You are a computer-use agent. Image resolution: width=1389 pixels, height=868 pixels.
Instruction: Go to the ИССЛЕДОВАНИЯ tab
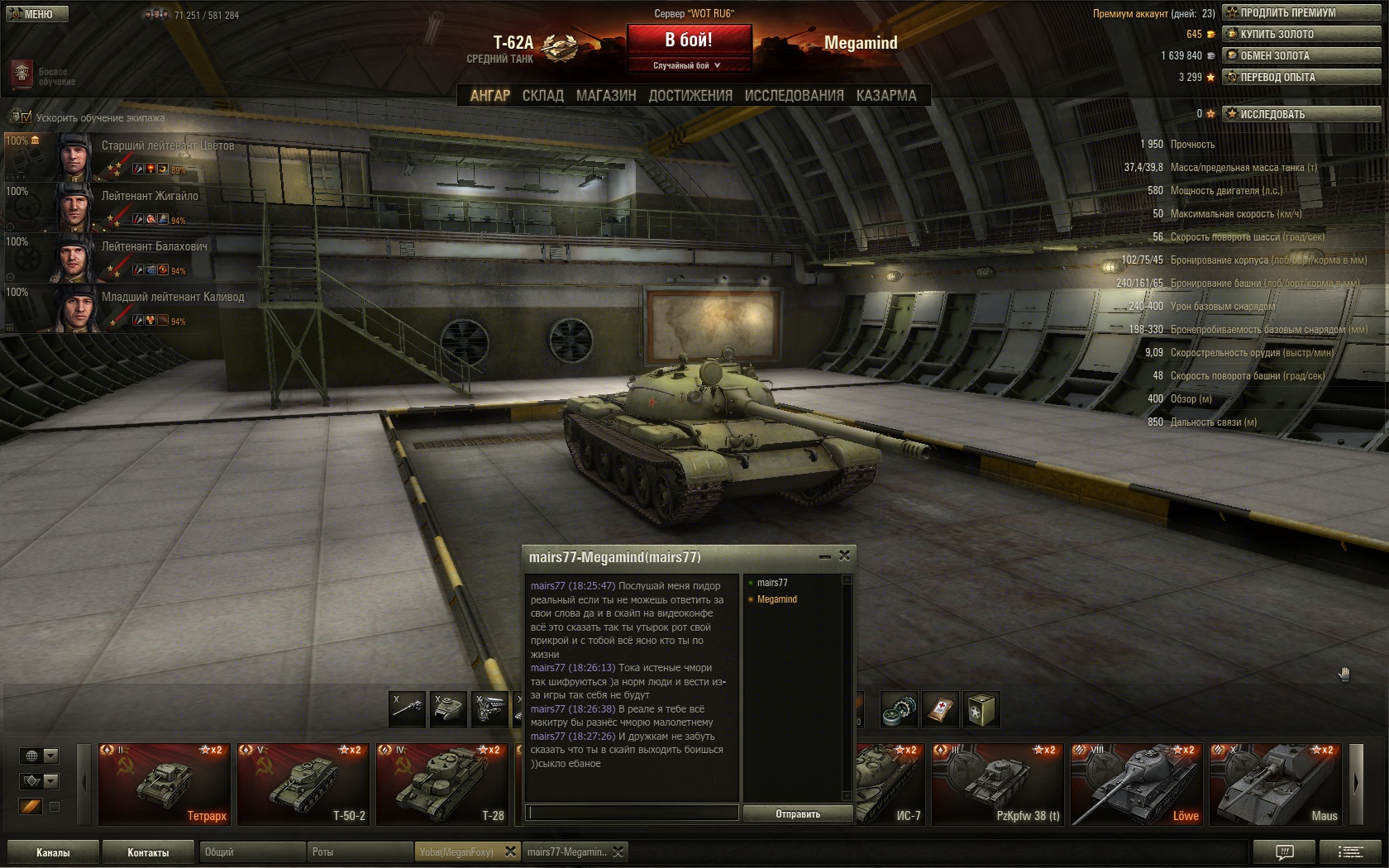click(x=794, y=96)
